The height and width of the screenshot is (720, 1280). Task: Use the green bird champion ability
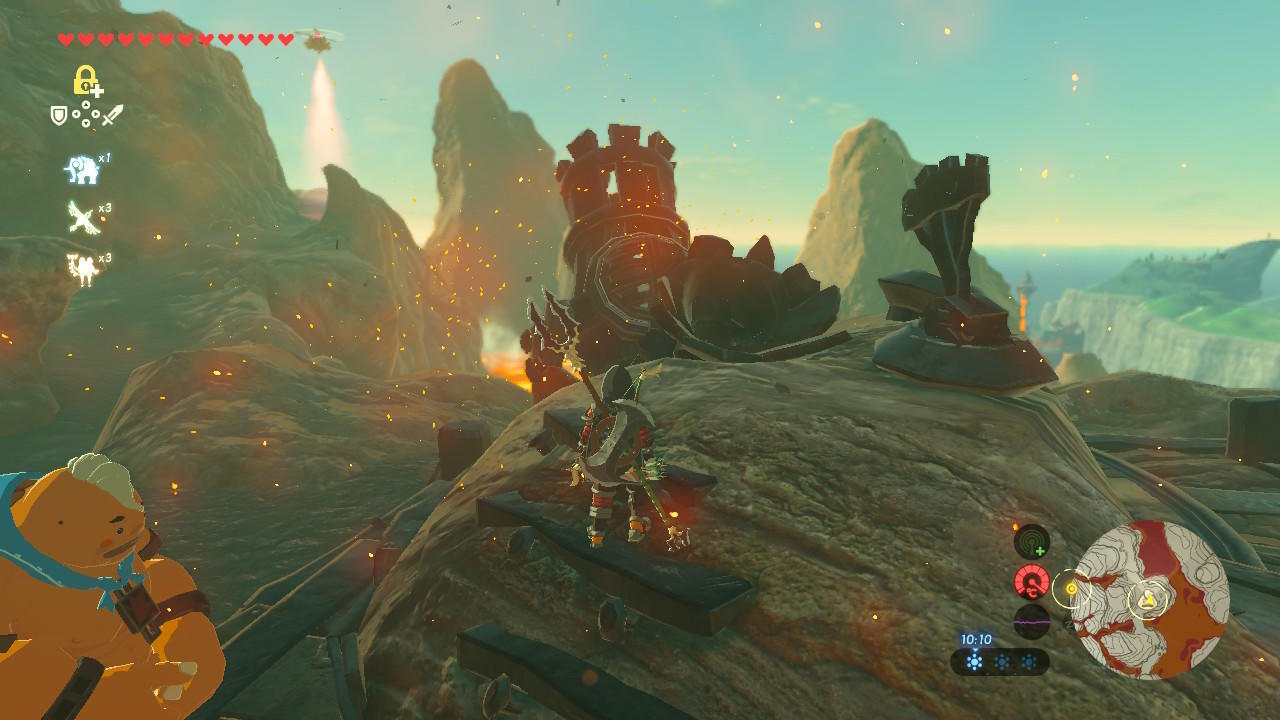(x=82, y=216)
